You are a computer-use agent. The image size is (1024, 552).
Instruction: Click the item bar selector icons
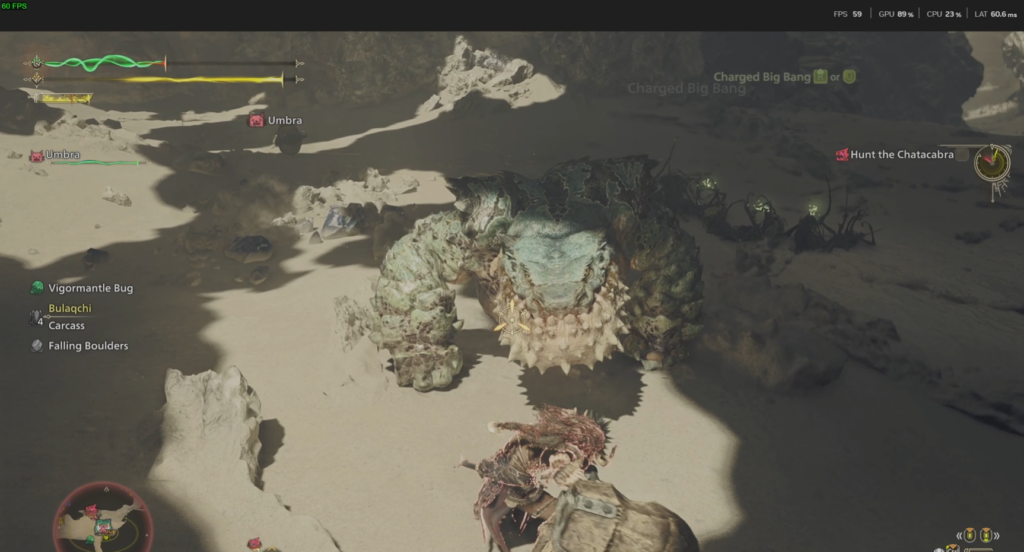click(x=974, y=535)
